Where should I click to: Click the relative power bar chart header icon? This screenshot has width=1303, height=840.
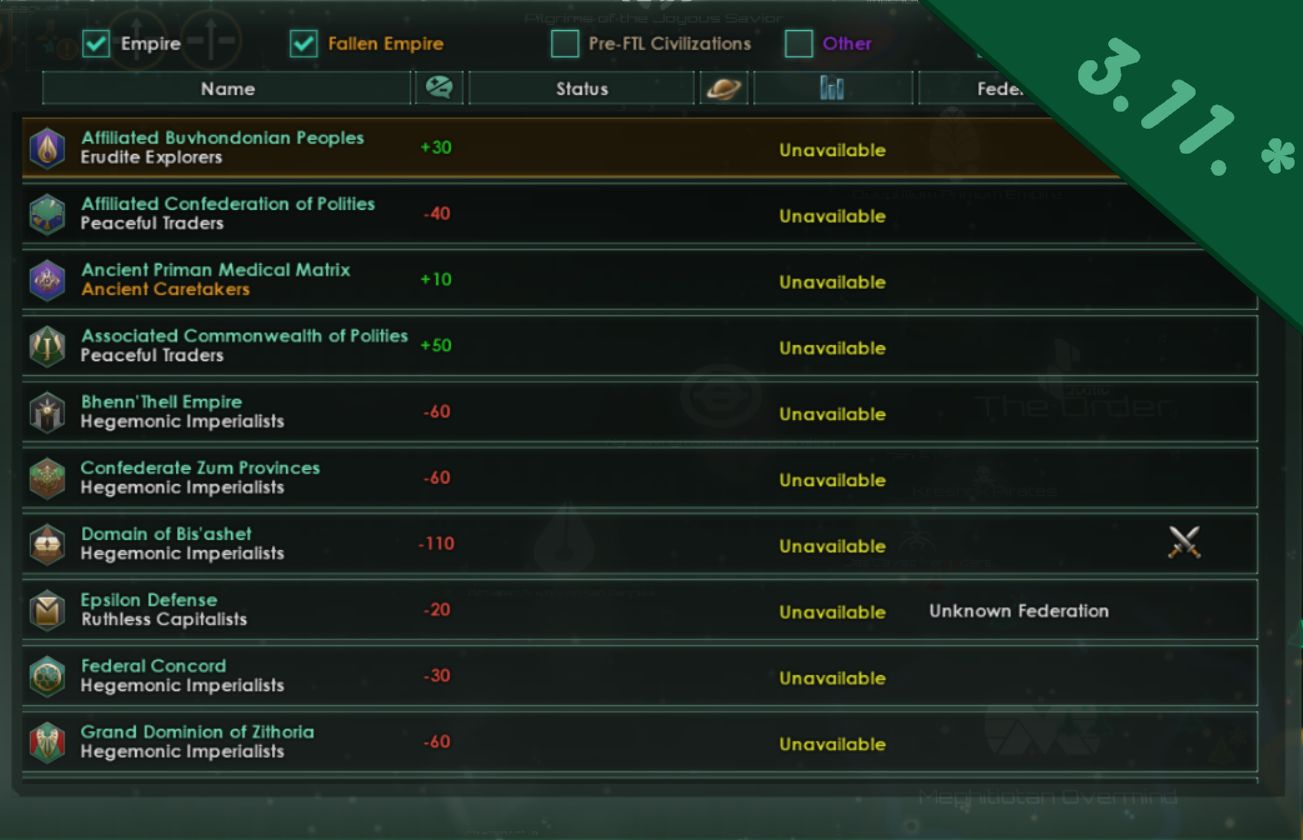click(832, 88)
